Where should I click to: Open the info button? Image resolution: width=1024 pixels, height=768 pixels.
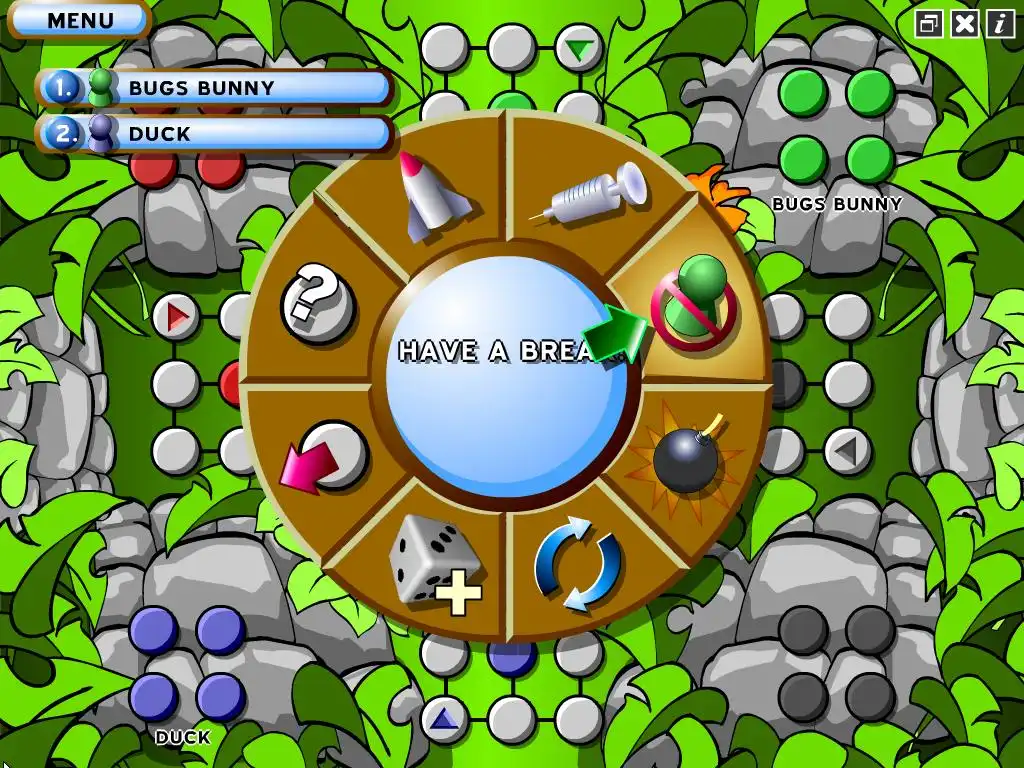coord(1000,24)
